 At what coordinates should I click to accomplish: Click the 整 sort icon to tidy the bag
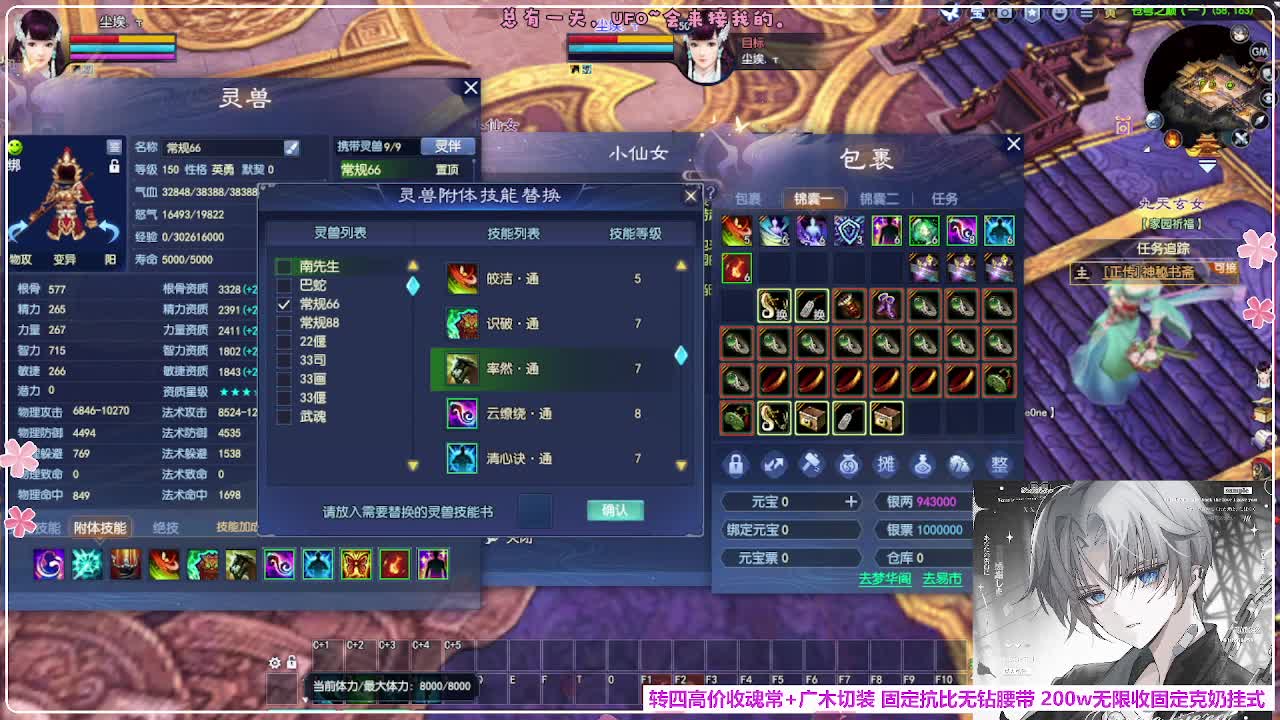click(1000, 465)
